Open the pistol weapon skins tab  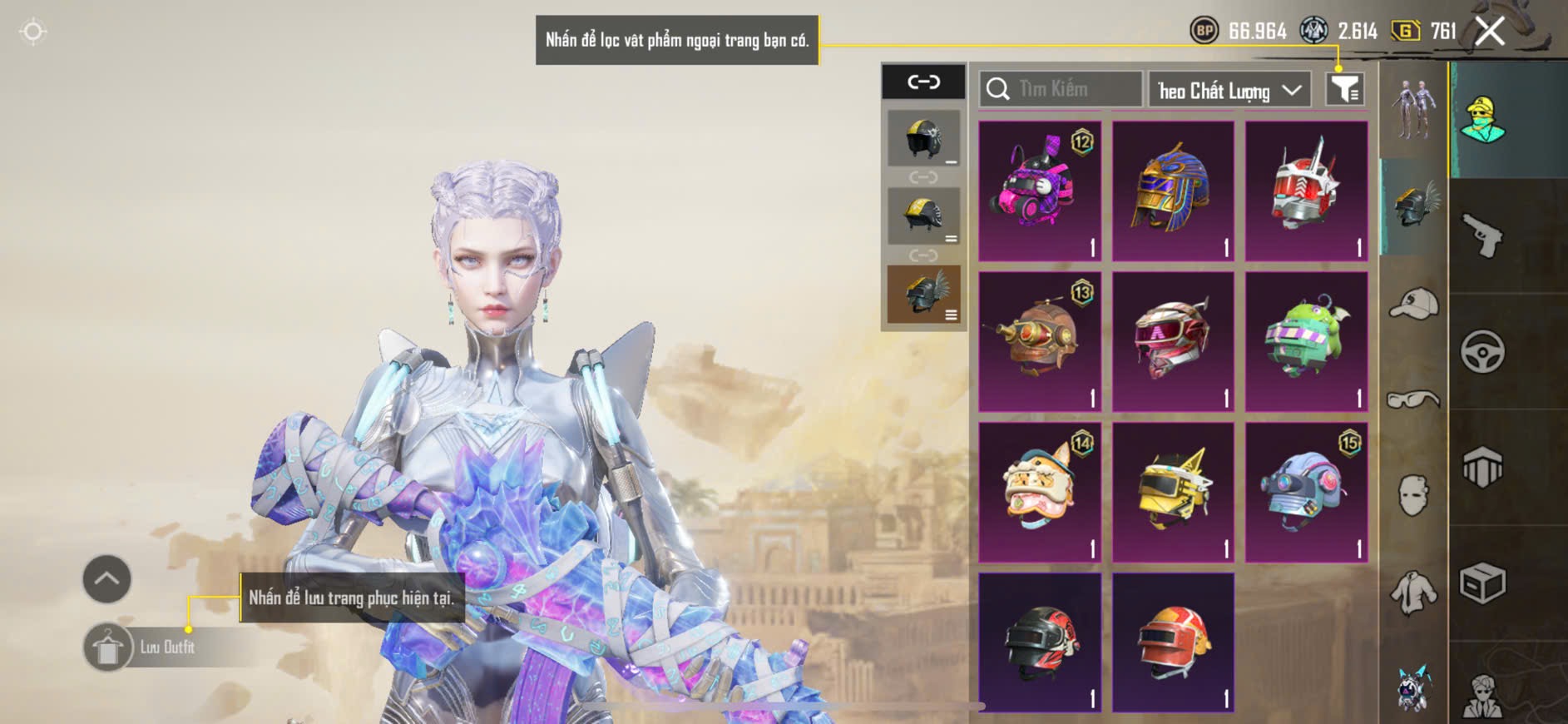[1482, 236]
